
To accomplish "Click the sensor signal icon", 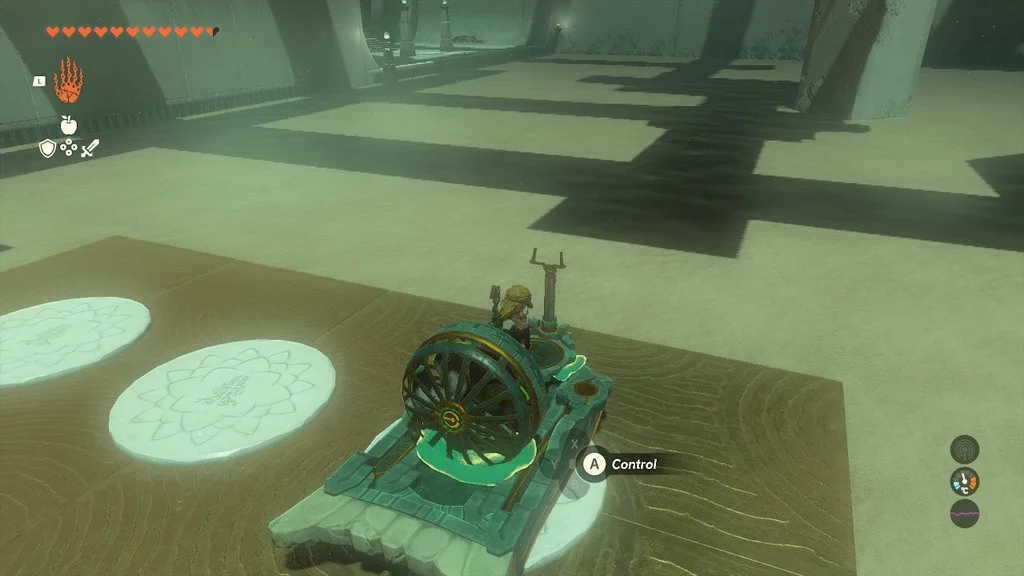I will click(x=964, y=449).
